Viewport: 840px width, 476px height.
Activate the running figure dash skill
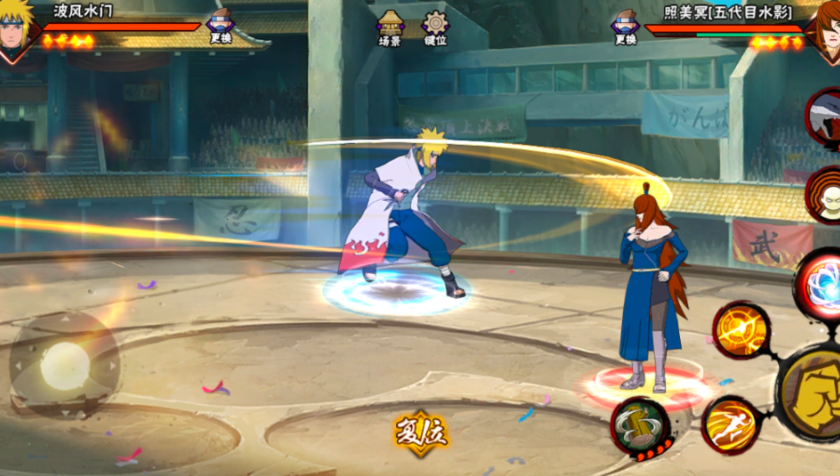(729, 425)
